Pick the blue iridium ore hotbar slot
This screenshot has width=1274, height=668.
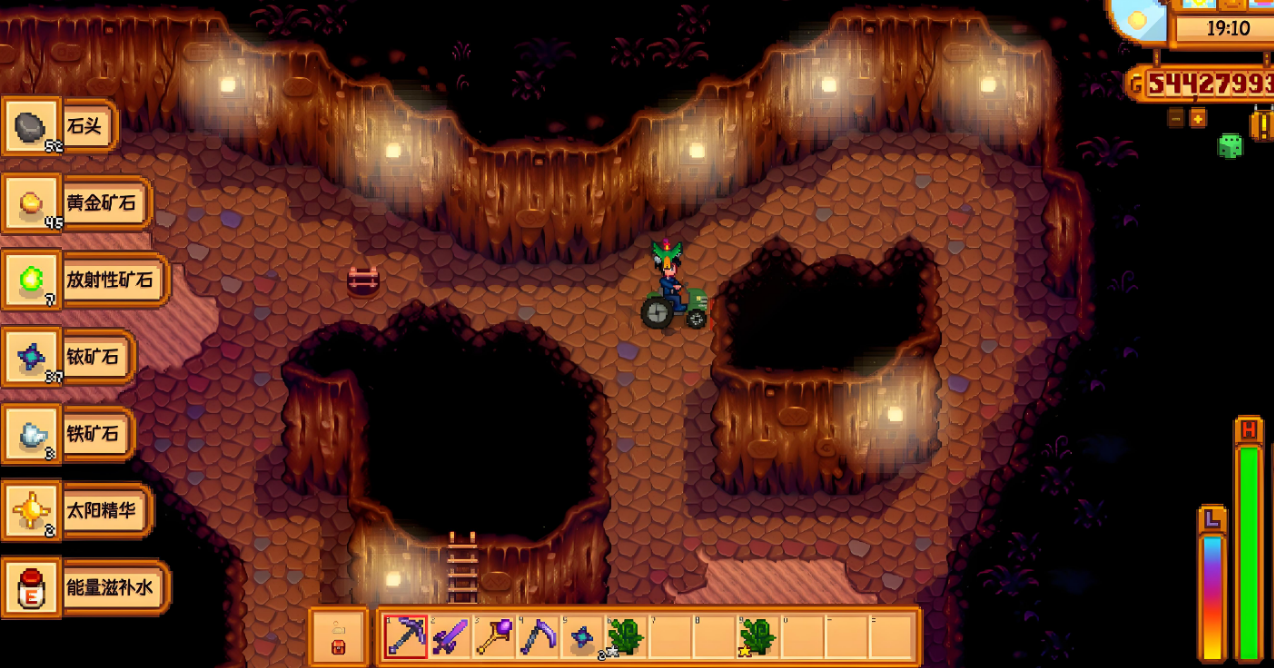pyautogui.click(x=583, y=636)
